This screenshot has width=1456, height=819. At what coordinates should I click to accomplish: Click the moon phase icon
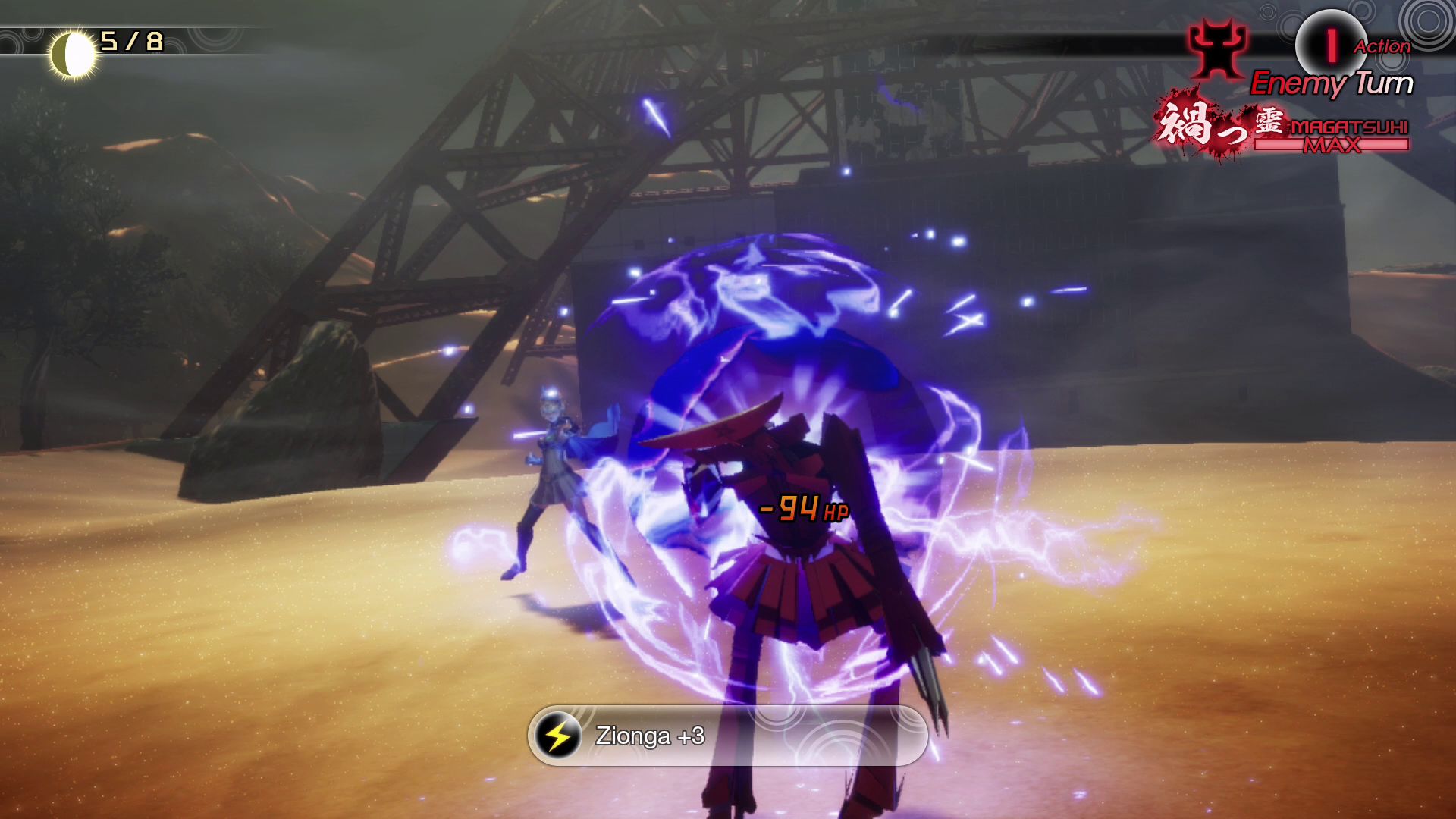click(73, 55)
